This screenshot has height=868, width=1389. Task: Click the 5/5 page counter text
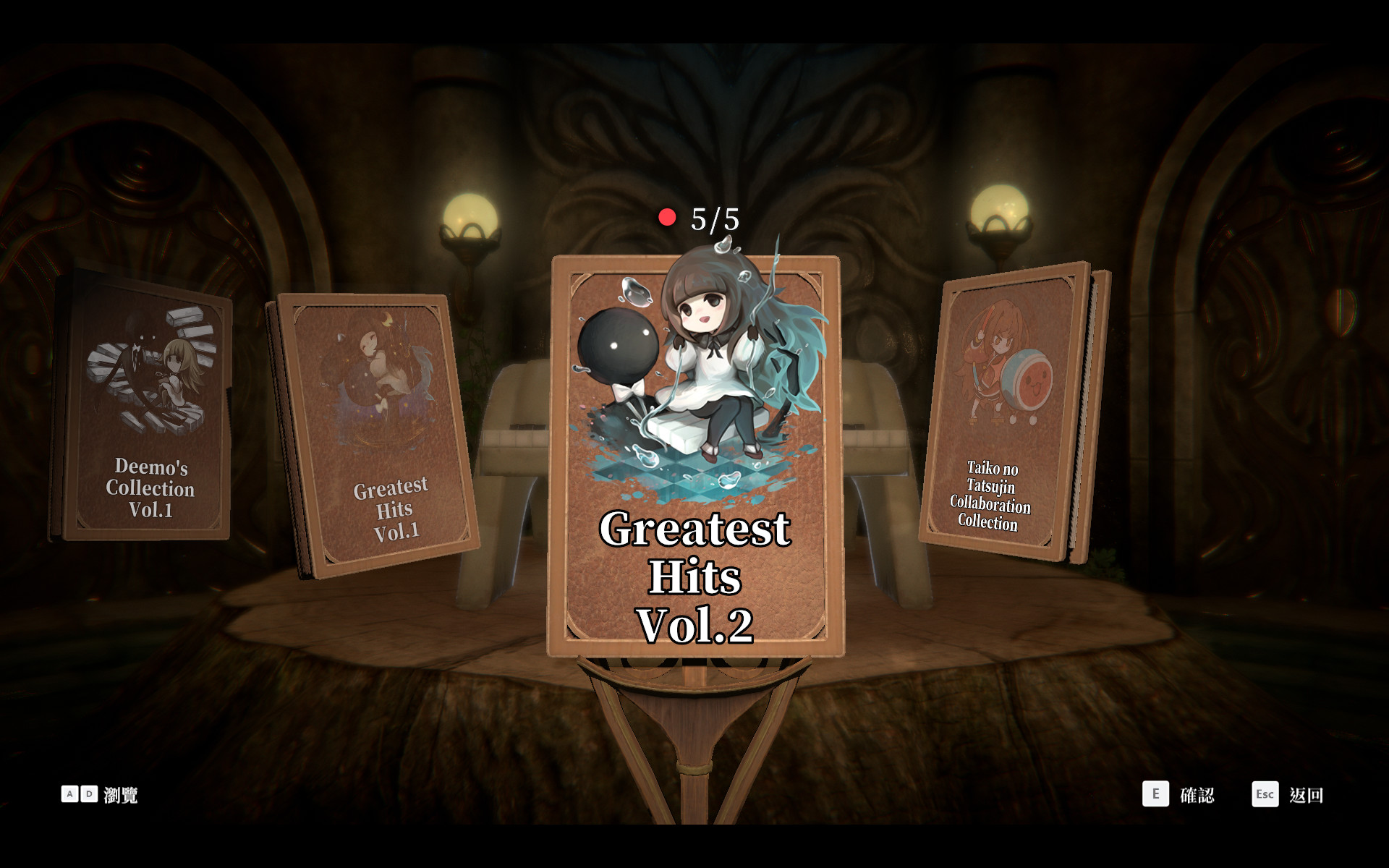[x=714, y=217]
